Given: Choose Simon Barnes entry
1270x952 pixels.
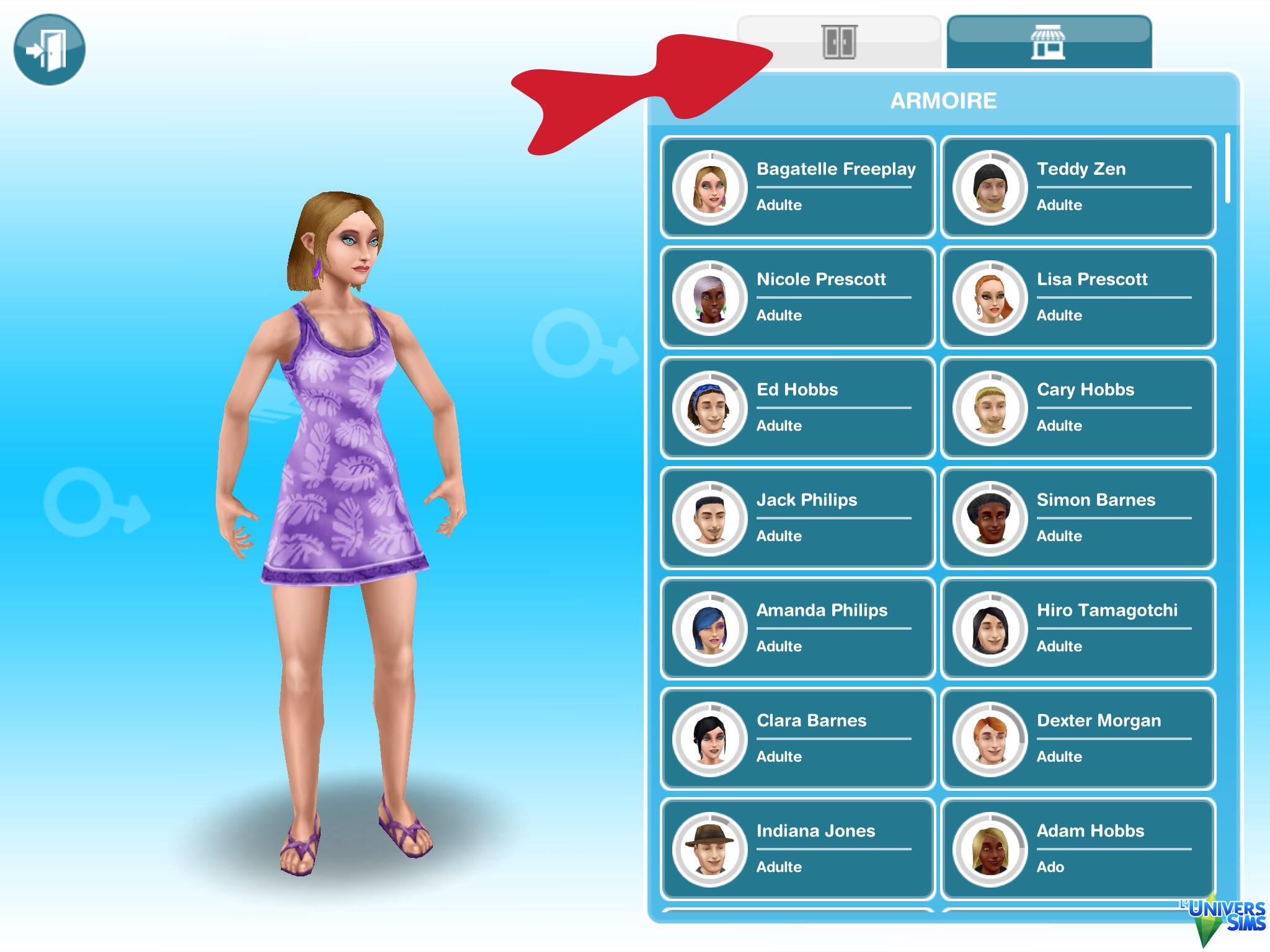Looking at the screenshot, I should (x=1078, y=518).
